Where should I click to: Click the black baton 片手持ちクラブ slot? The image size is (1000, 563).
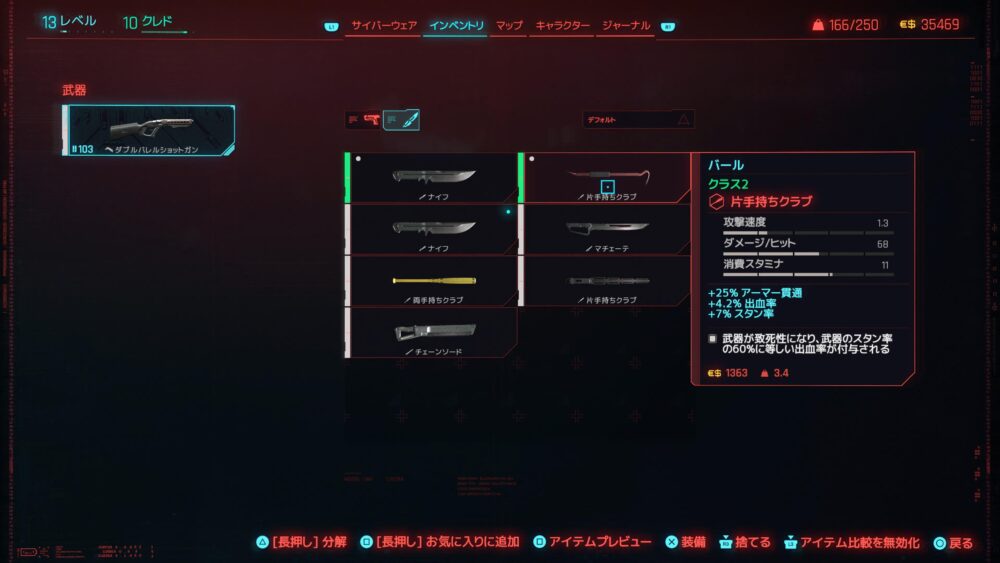click(x=606, y=281)
